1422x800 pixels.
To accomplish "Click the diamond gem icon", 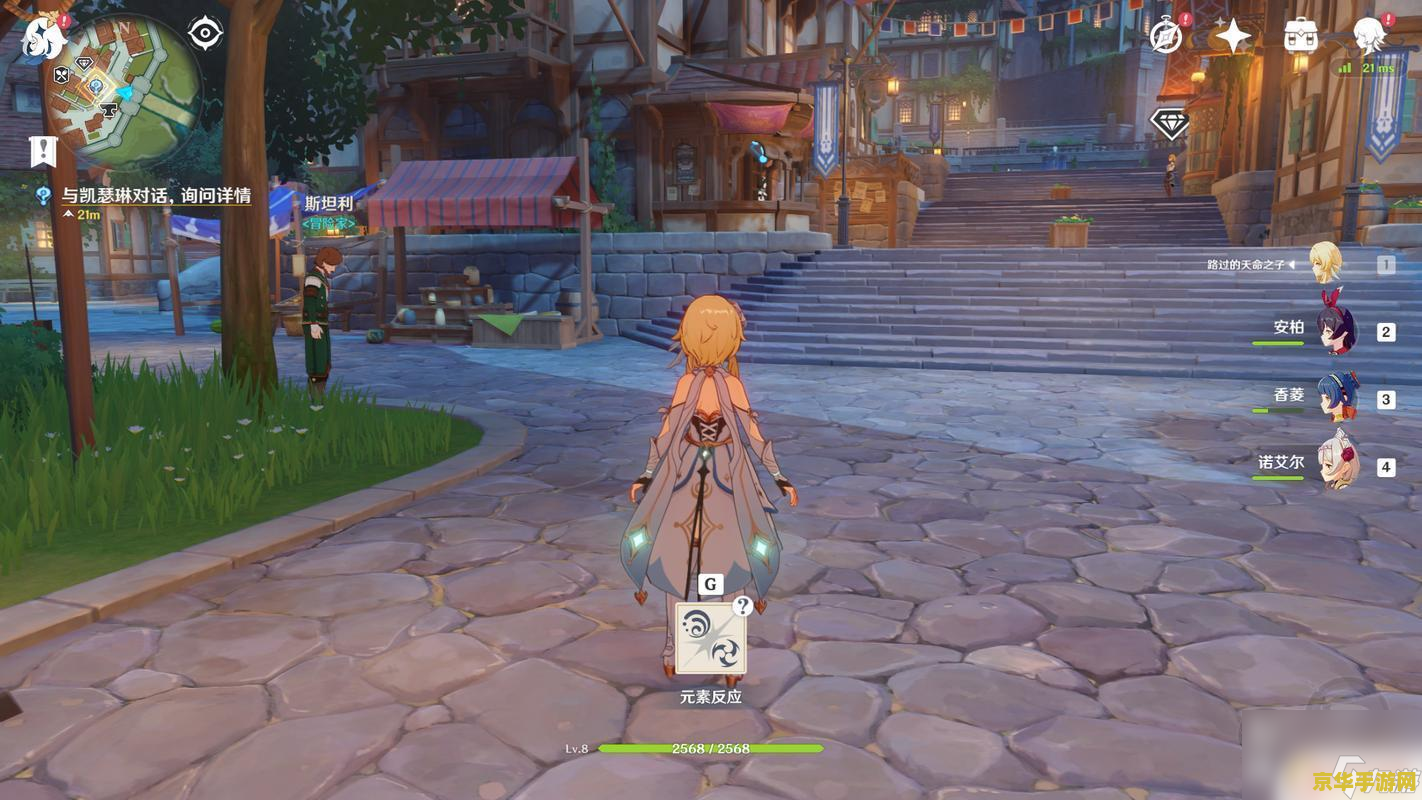I will click(1169, 124).
